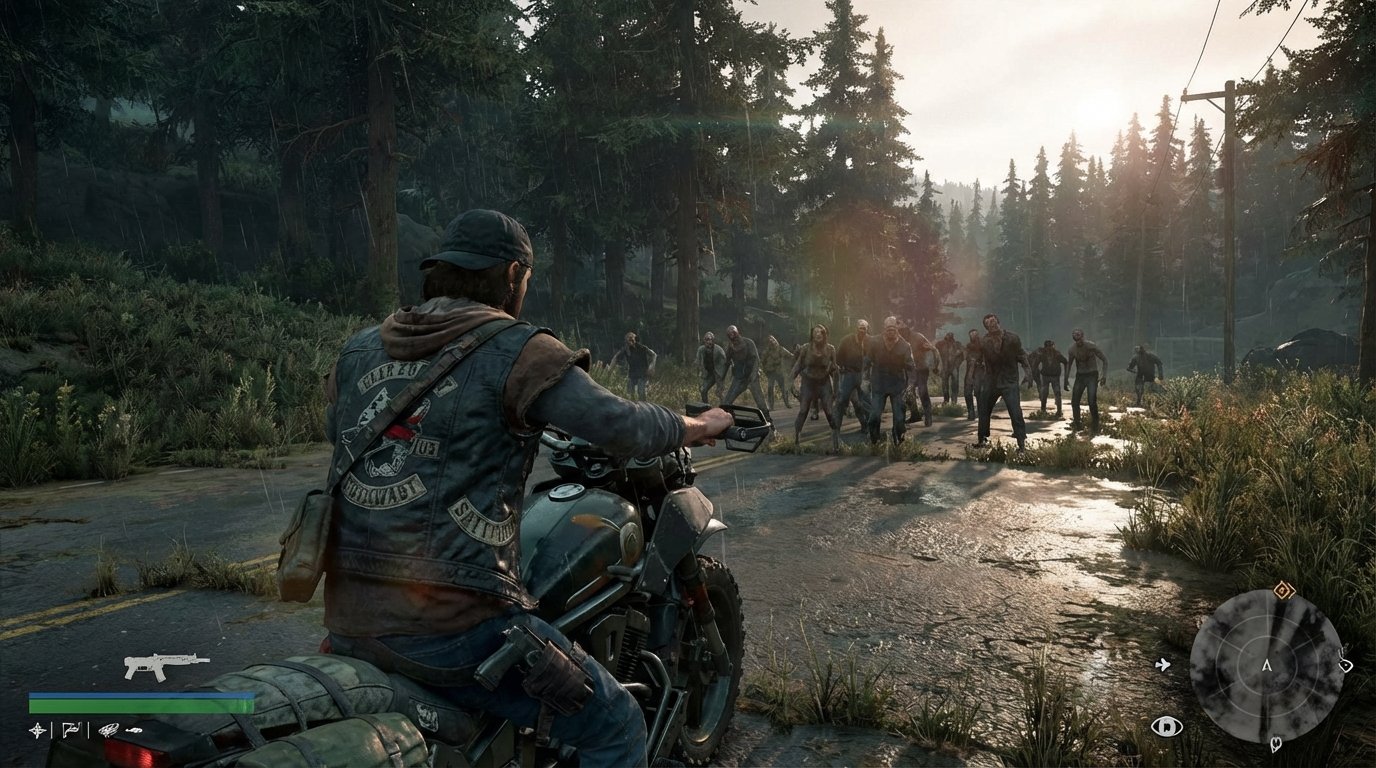Select the location pin icon right of the minimap
The image size is (1376, 768).
[1345, 665]
